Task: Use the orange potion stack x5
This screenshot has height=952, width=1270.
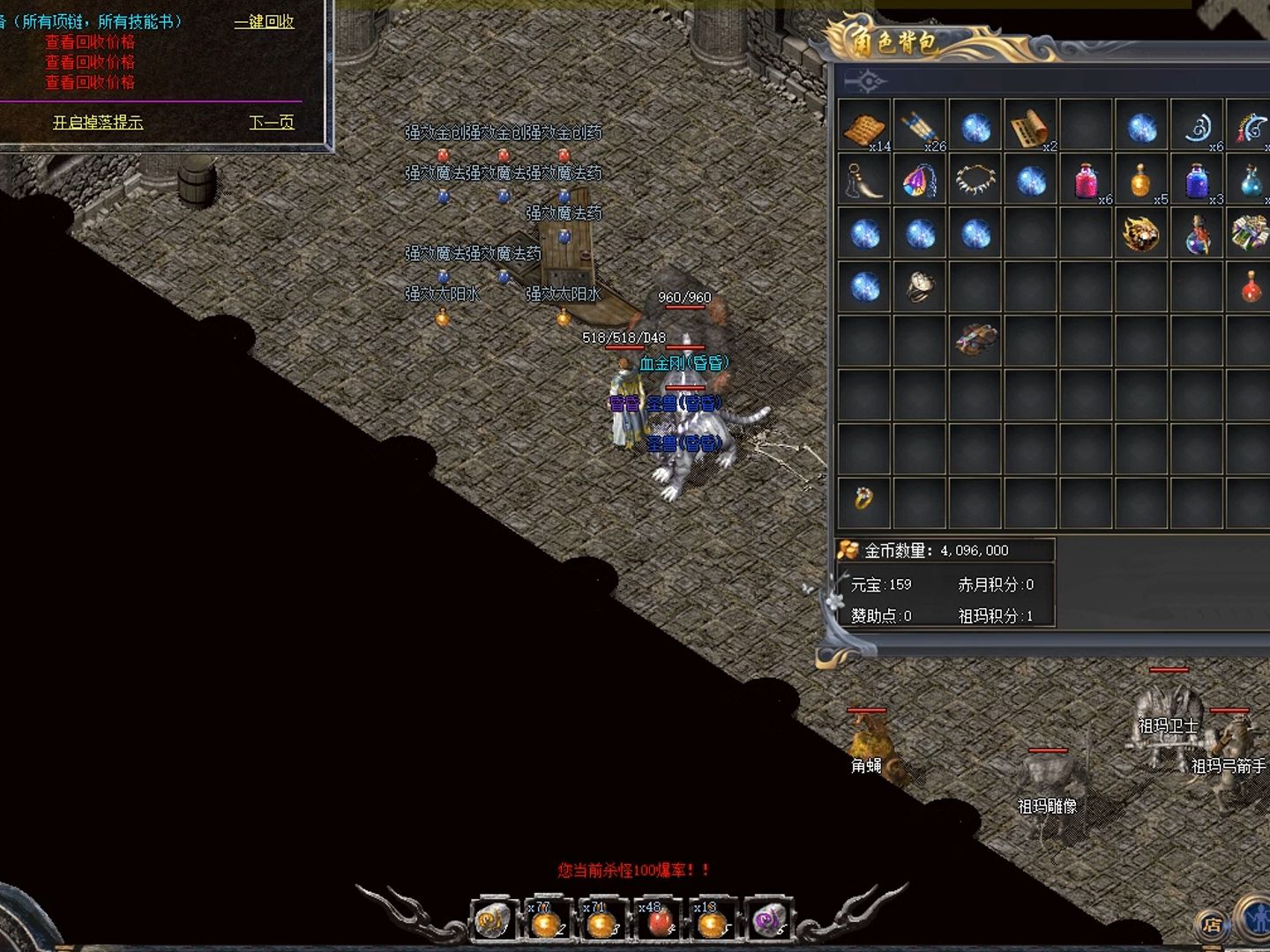Action: coord(1140,181)
